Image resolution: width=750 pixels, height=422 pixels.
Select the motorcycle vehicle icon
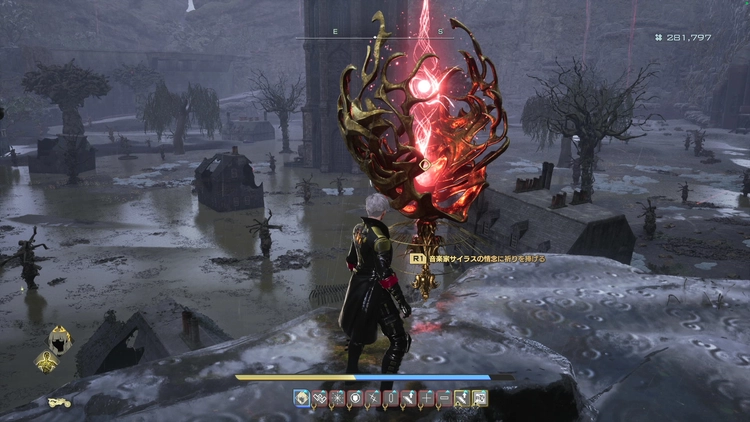(x=58, y=402)
